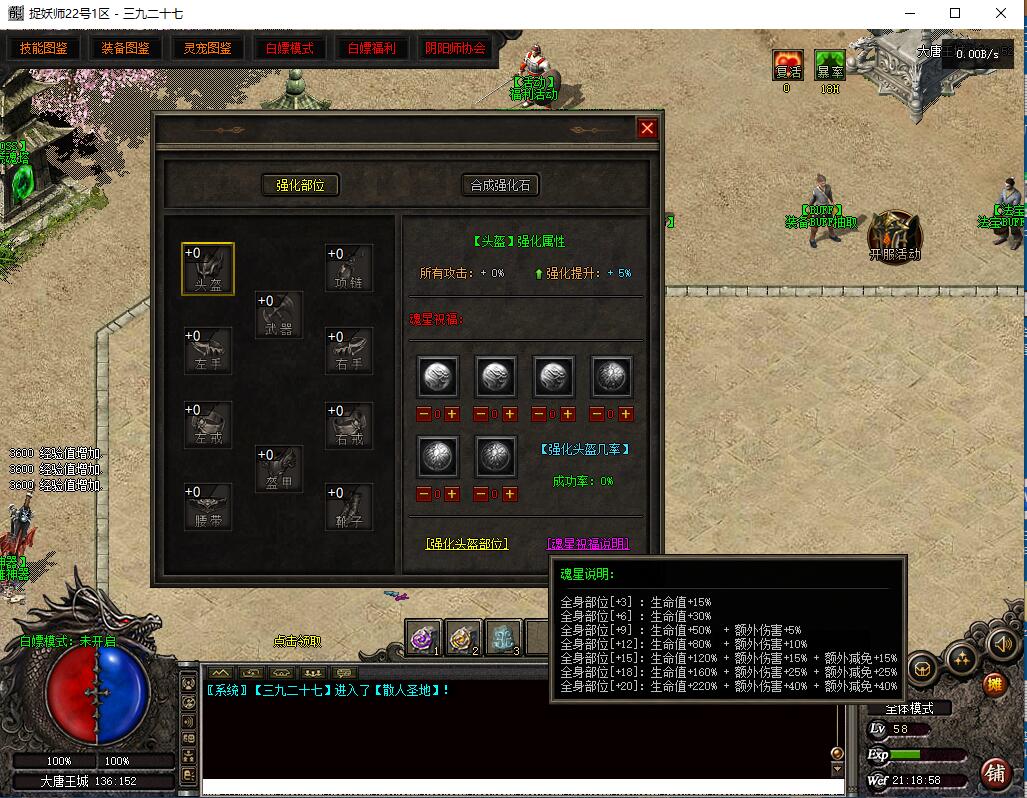The width and height of the screenshot is (1027, 798).
Task: Choose the 项链 necklace slot
Action: [x=349, y=268]
